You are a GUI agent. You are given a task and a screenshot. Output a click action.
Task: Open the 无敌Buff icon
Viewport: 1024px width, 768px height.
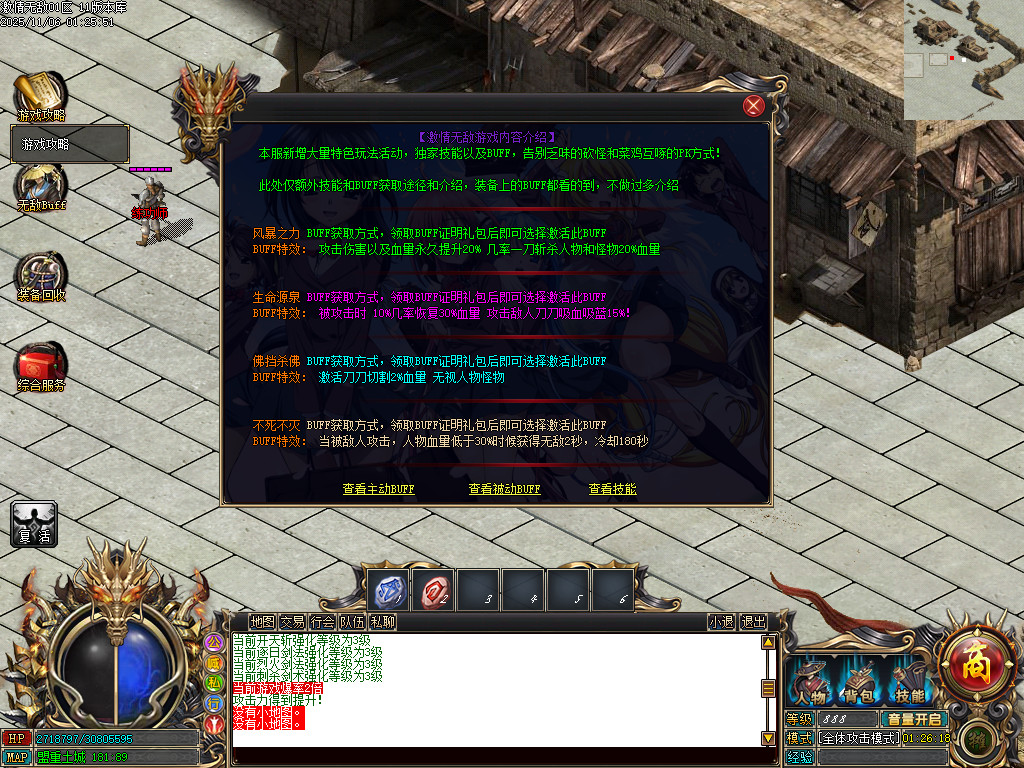tap(40, 186)
